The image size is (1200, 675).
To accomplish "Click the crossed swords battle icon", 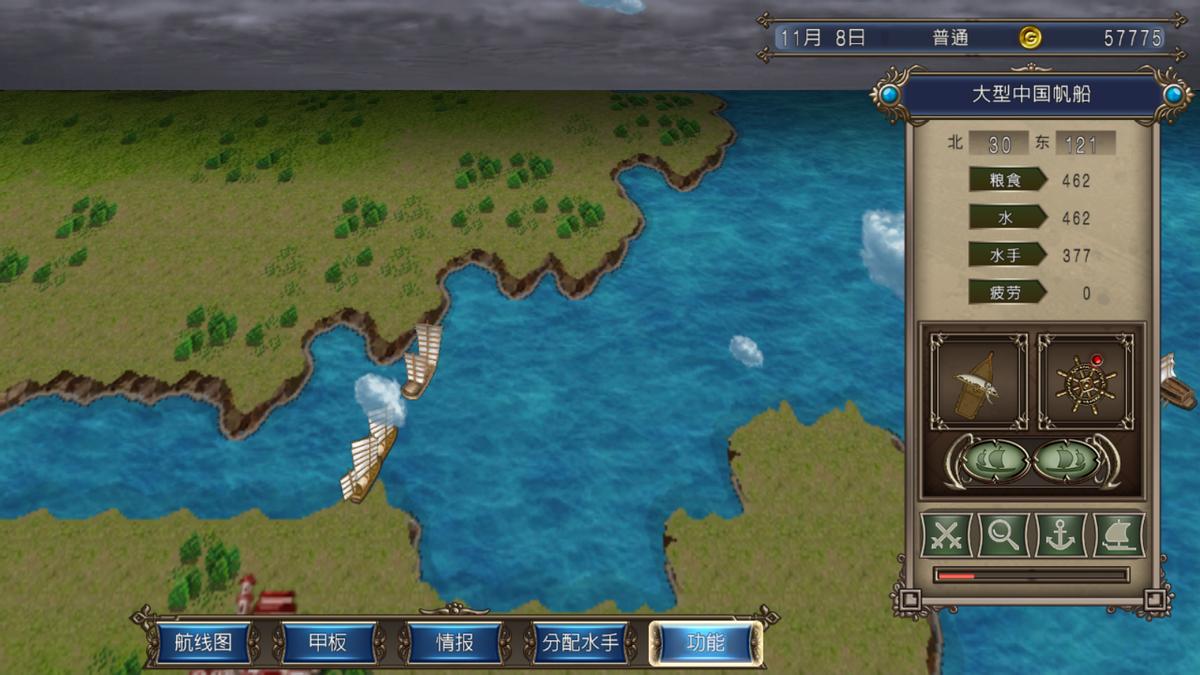I will [946, 535].
